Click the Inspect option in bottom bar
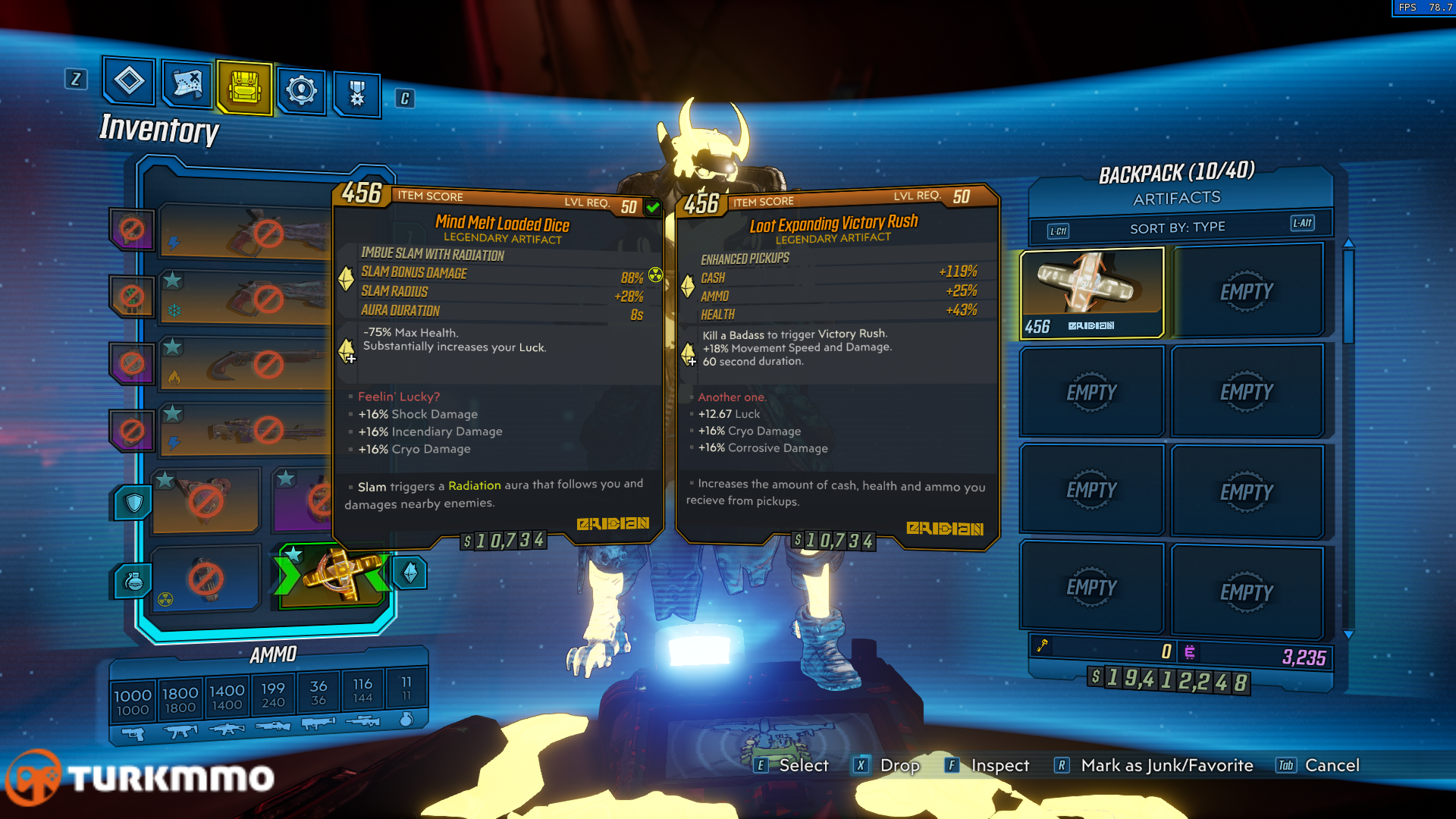This screenshot has height=819, width=1456. pyautogui.click(x=999, y=765)
